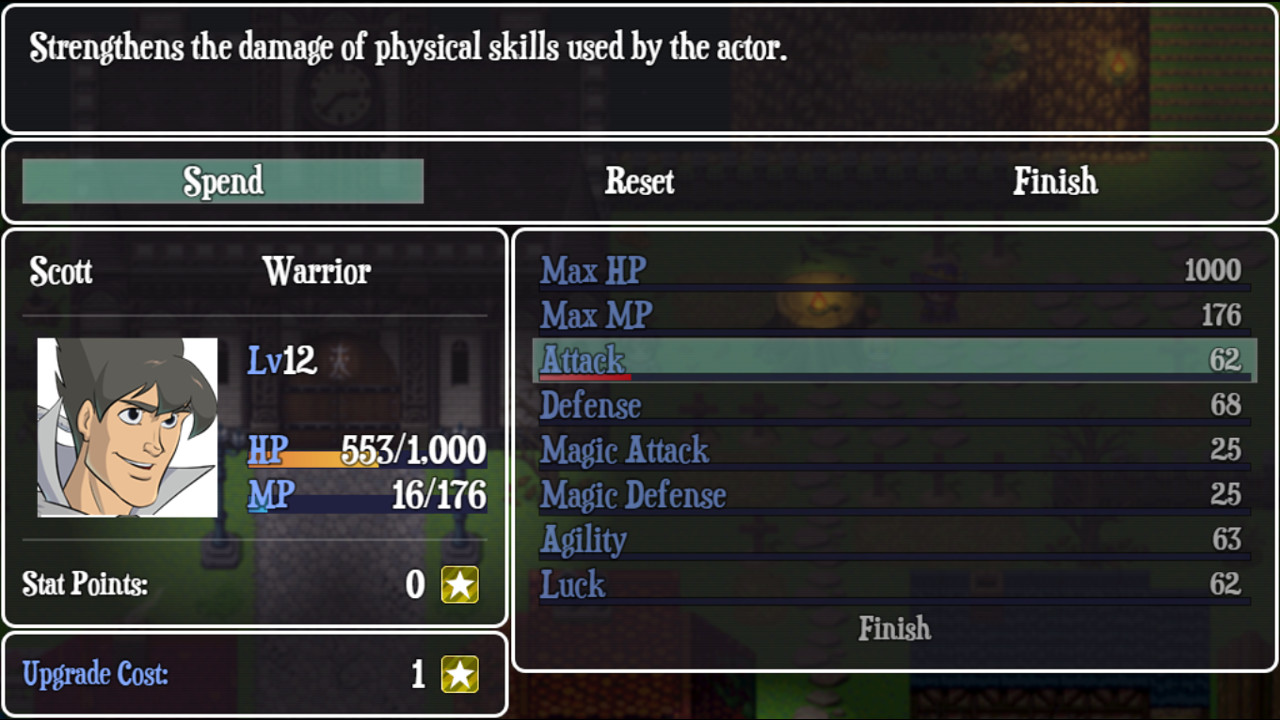Viewport: 1280px width, 720px height.
Task: Switch to the Reset tab
Action: (639, 181)
